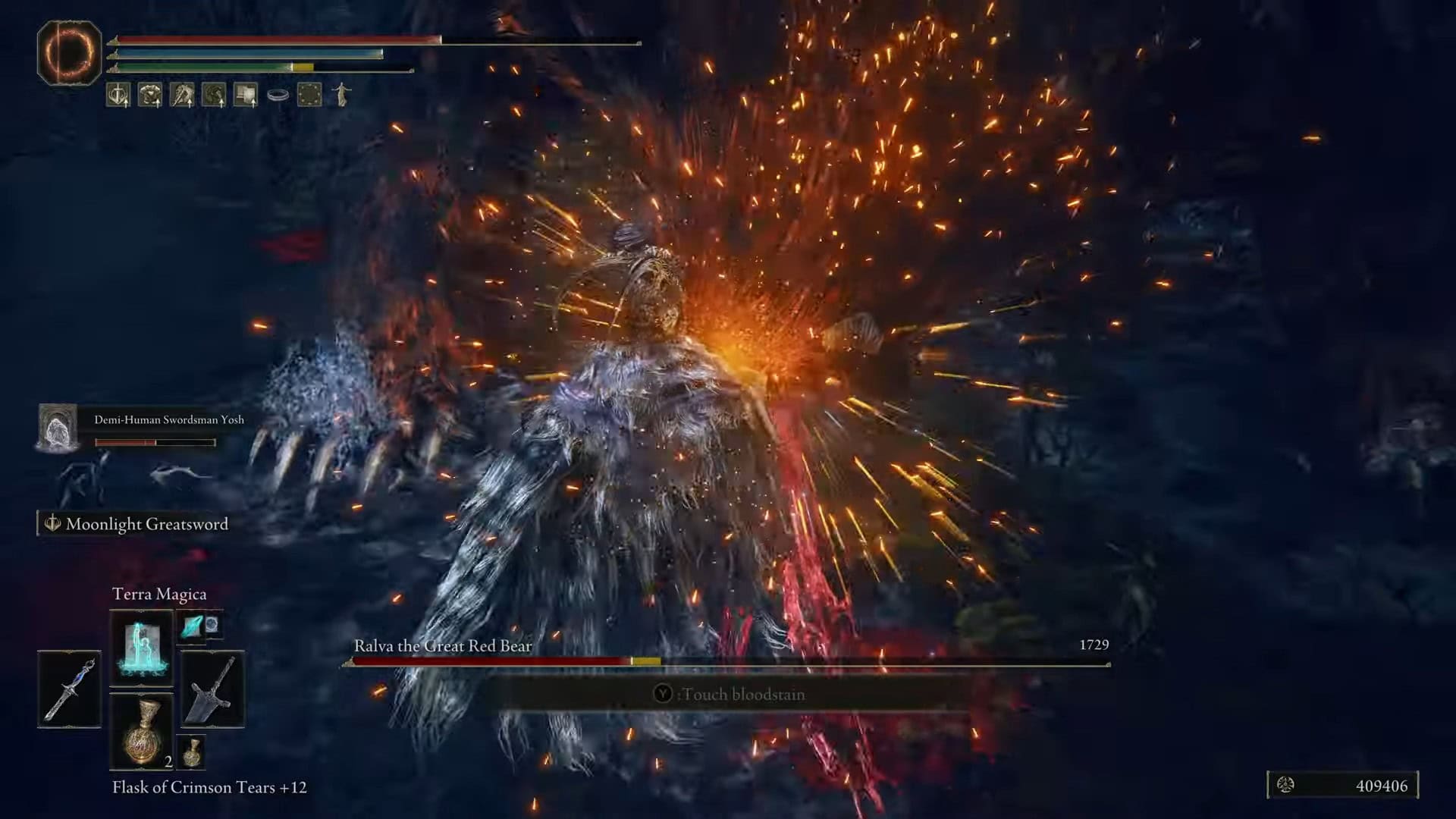Select the Terra Magica spell slot
This screenshot has height=819, width=1456.
pyautogui.click(x=141, y=647)
